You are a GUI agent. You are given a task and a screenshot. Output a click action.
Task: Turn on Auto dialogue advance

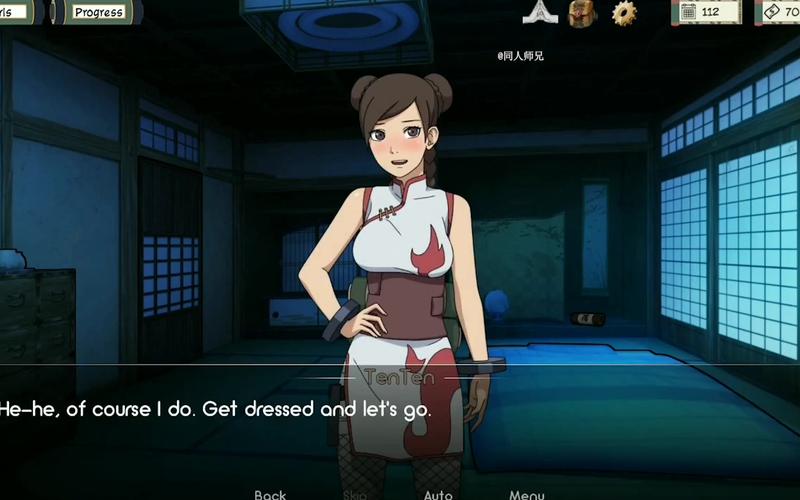tap(438, 494)
